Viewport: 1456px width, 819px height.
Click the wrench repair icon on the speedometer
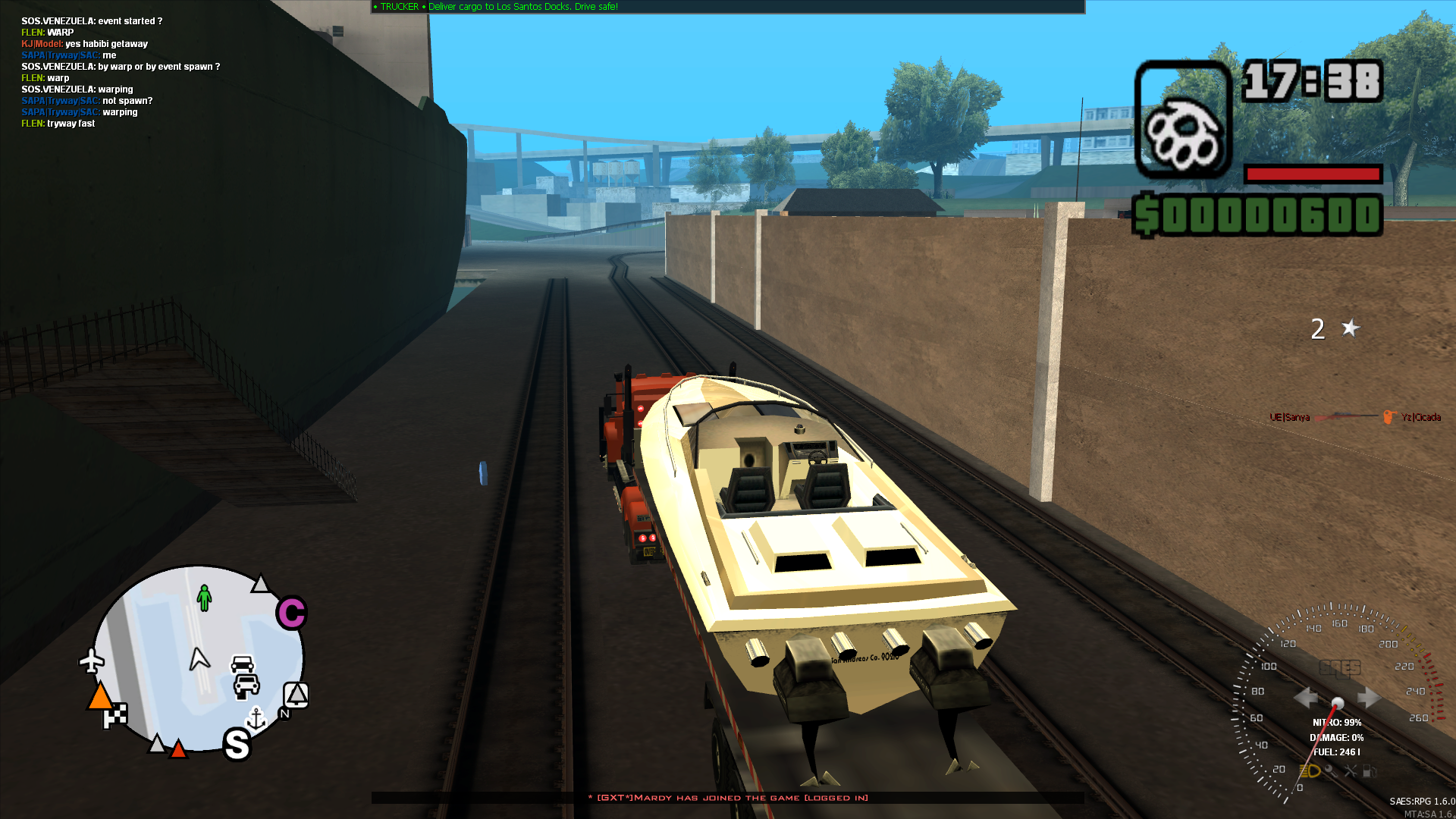point(1351,771)
